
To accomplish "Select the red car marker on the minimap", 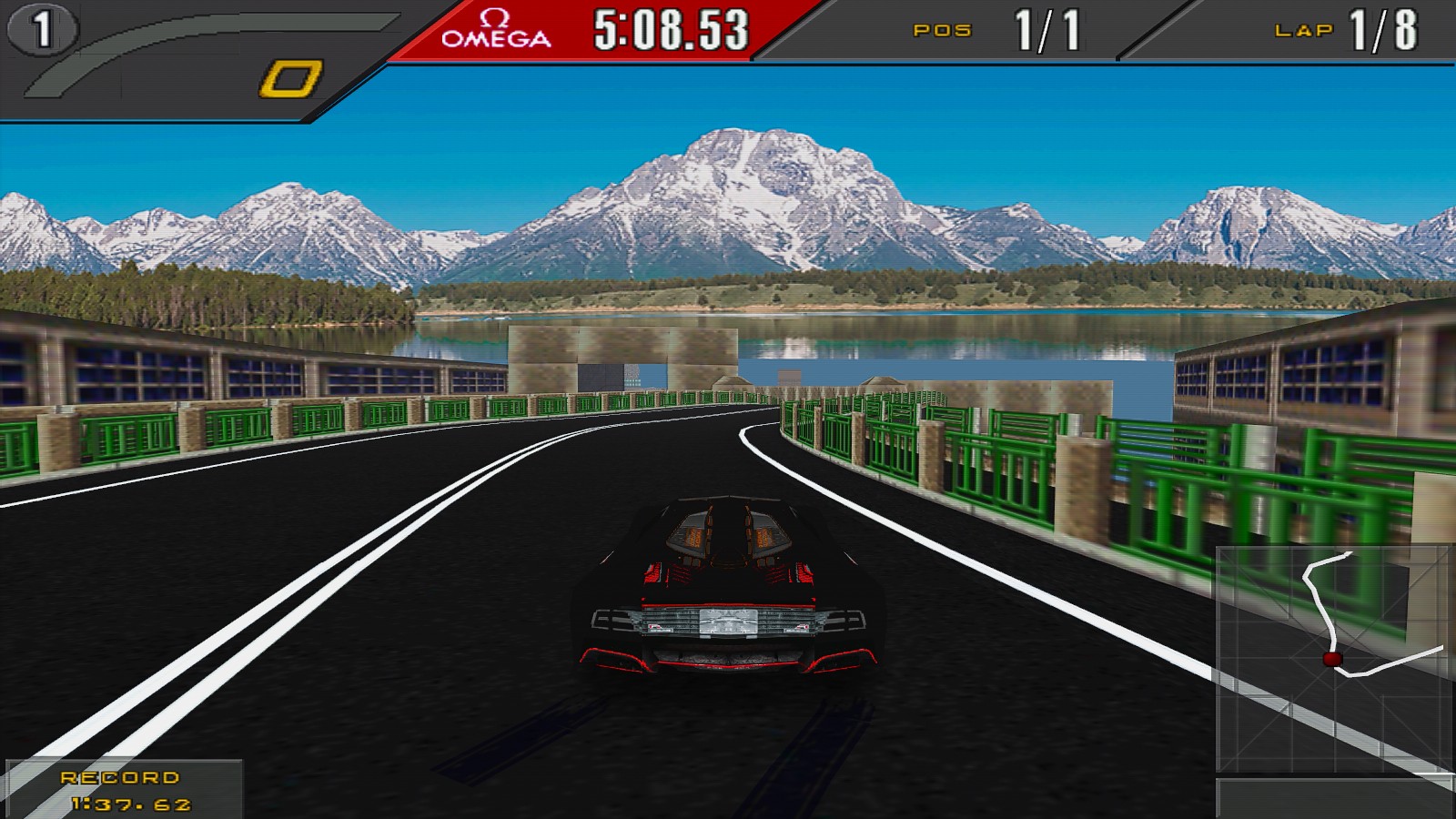I will click(x=1332, y=659).
